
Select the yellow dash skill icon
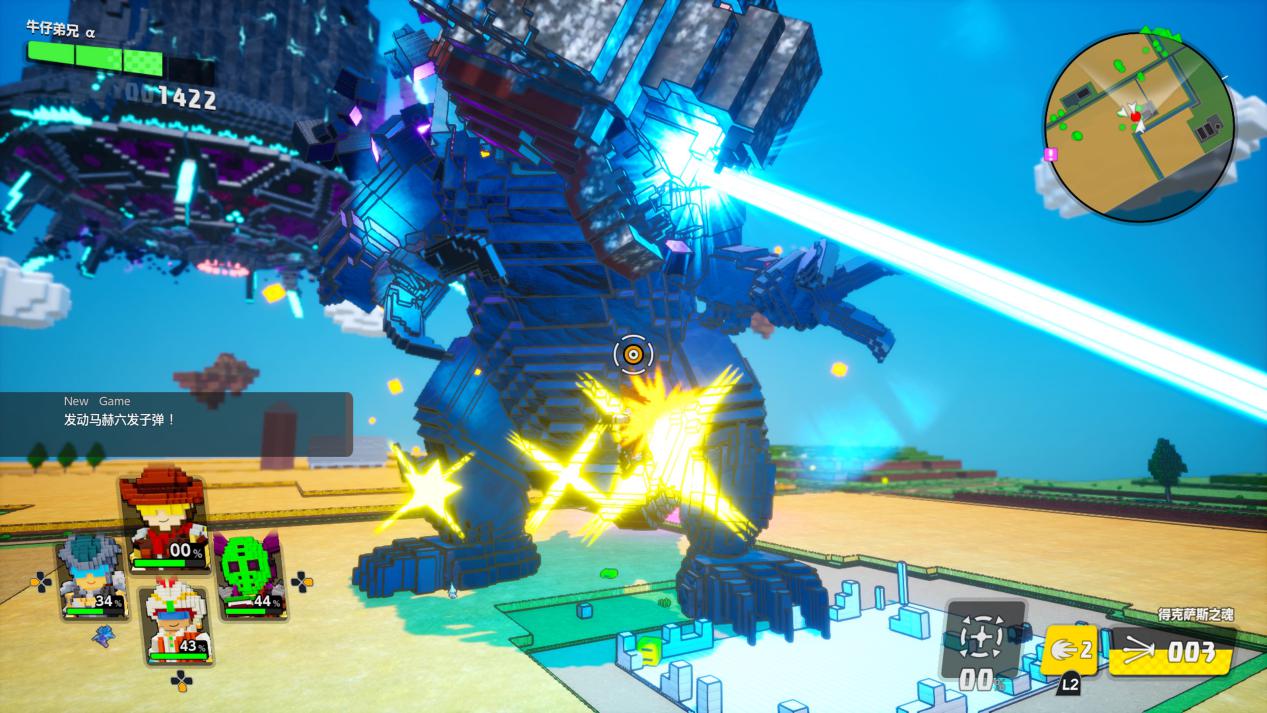tap(1071, 650)
